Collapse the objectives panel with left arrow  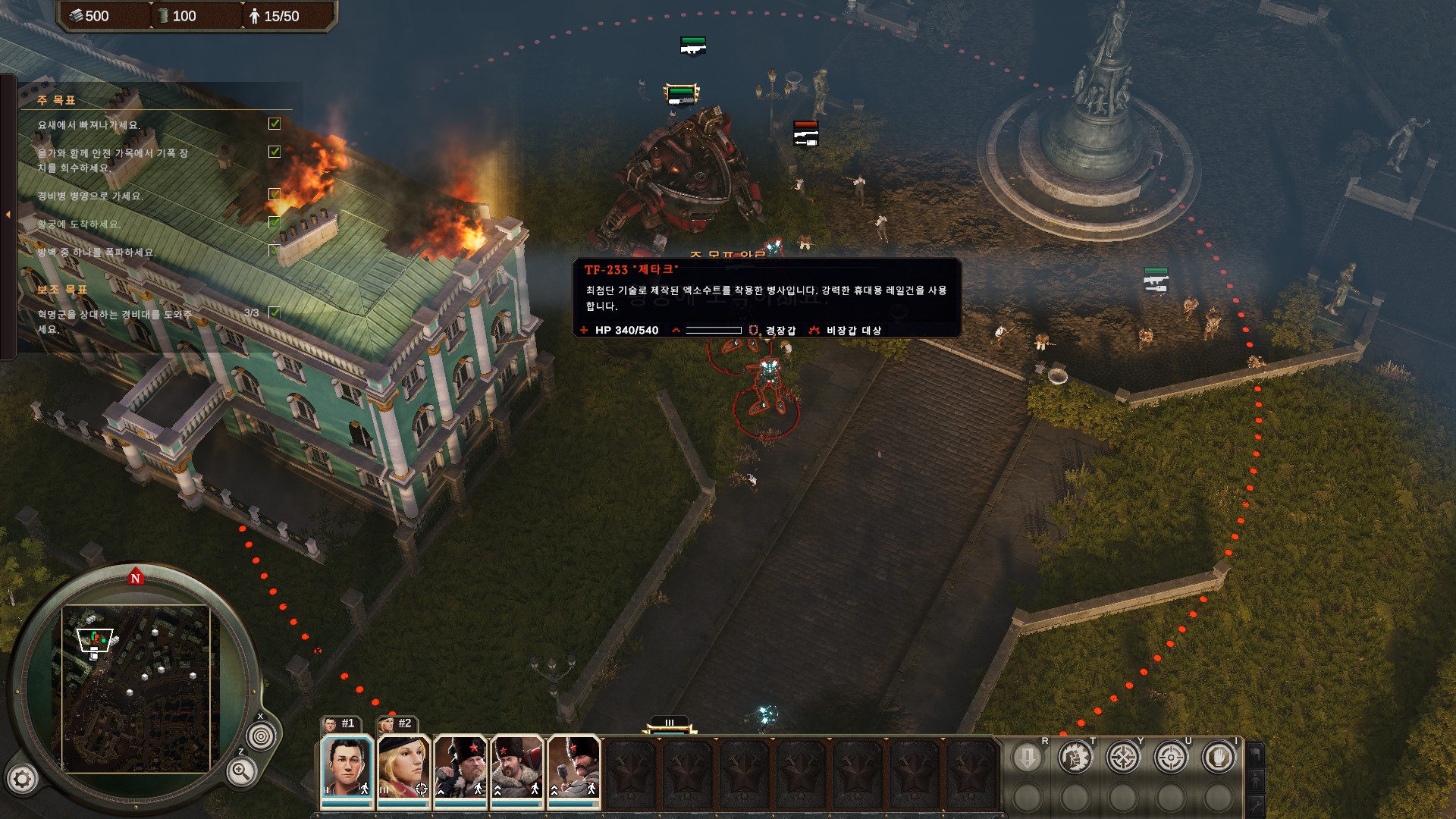8,215
